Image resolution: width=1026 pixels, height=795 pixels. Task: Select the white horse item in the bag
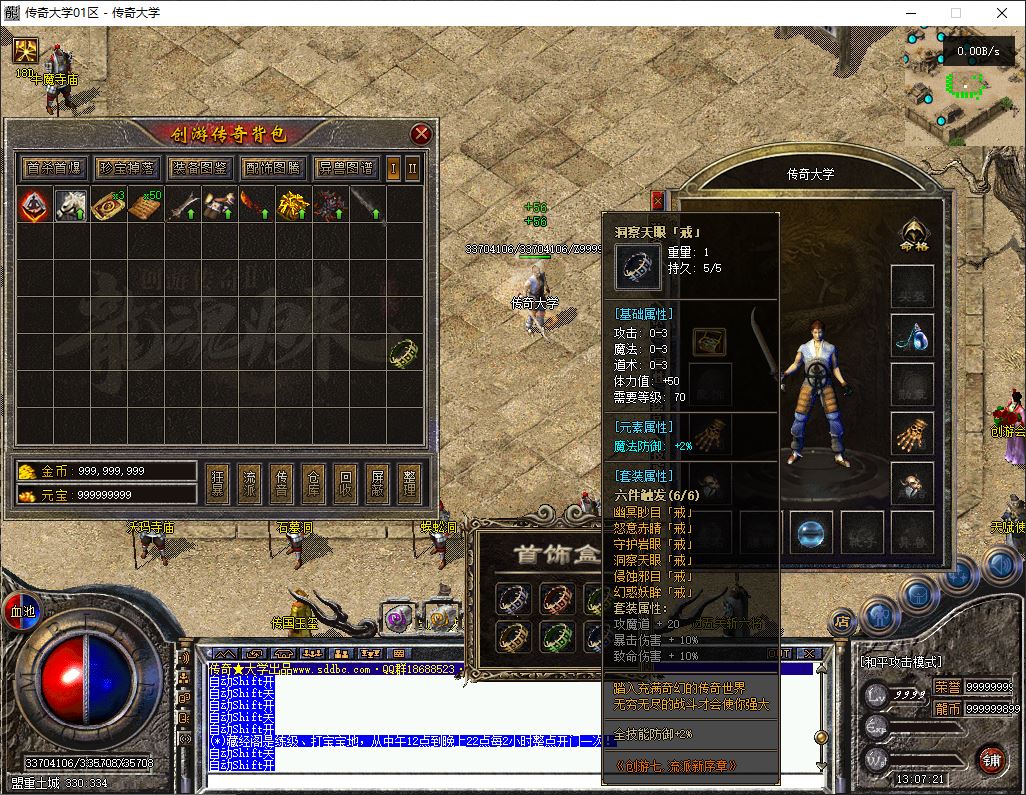70,206
